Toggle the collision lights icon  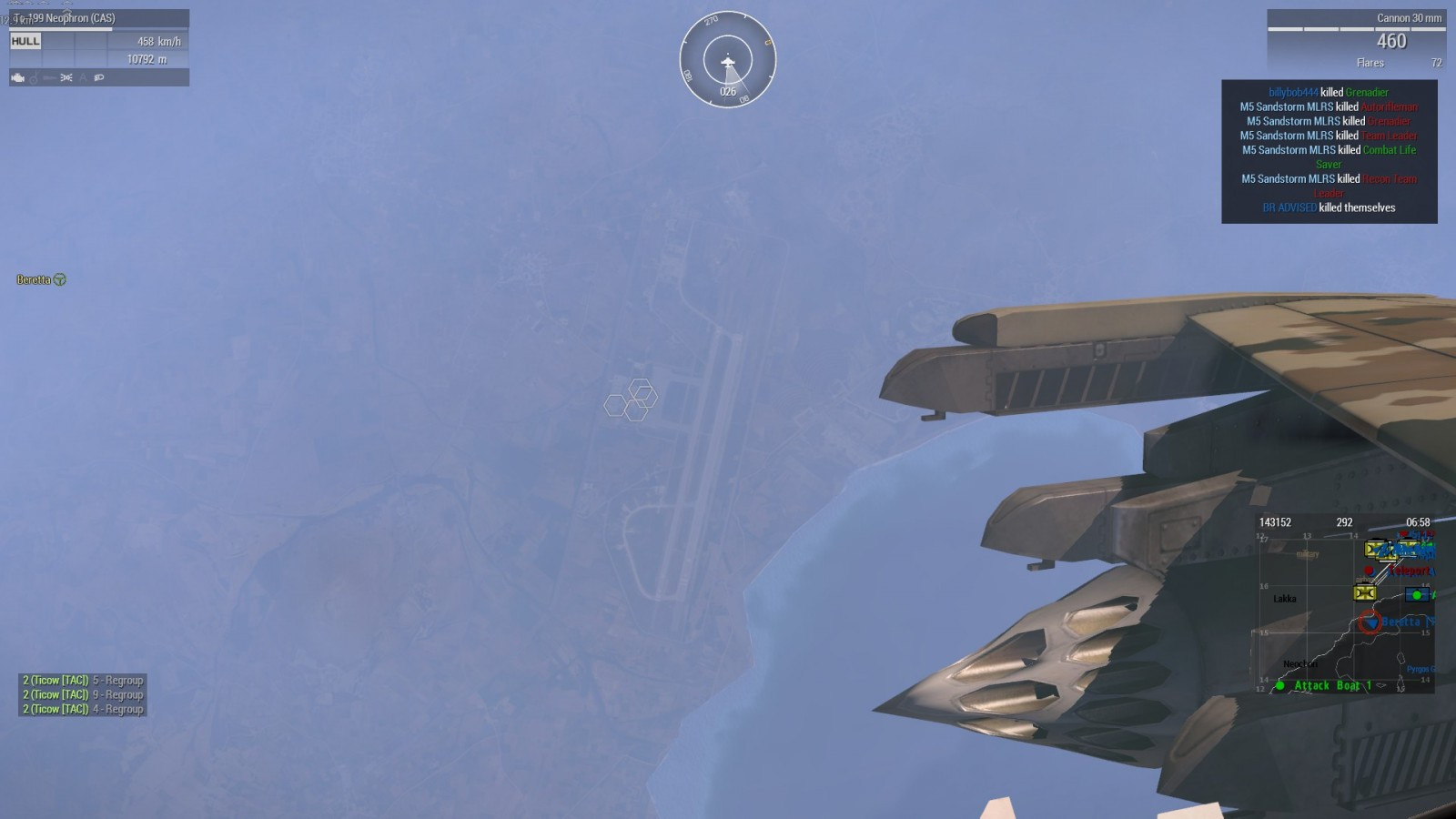click(66, 78)
